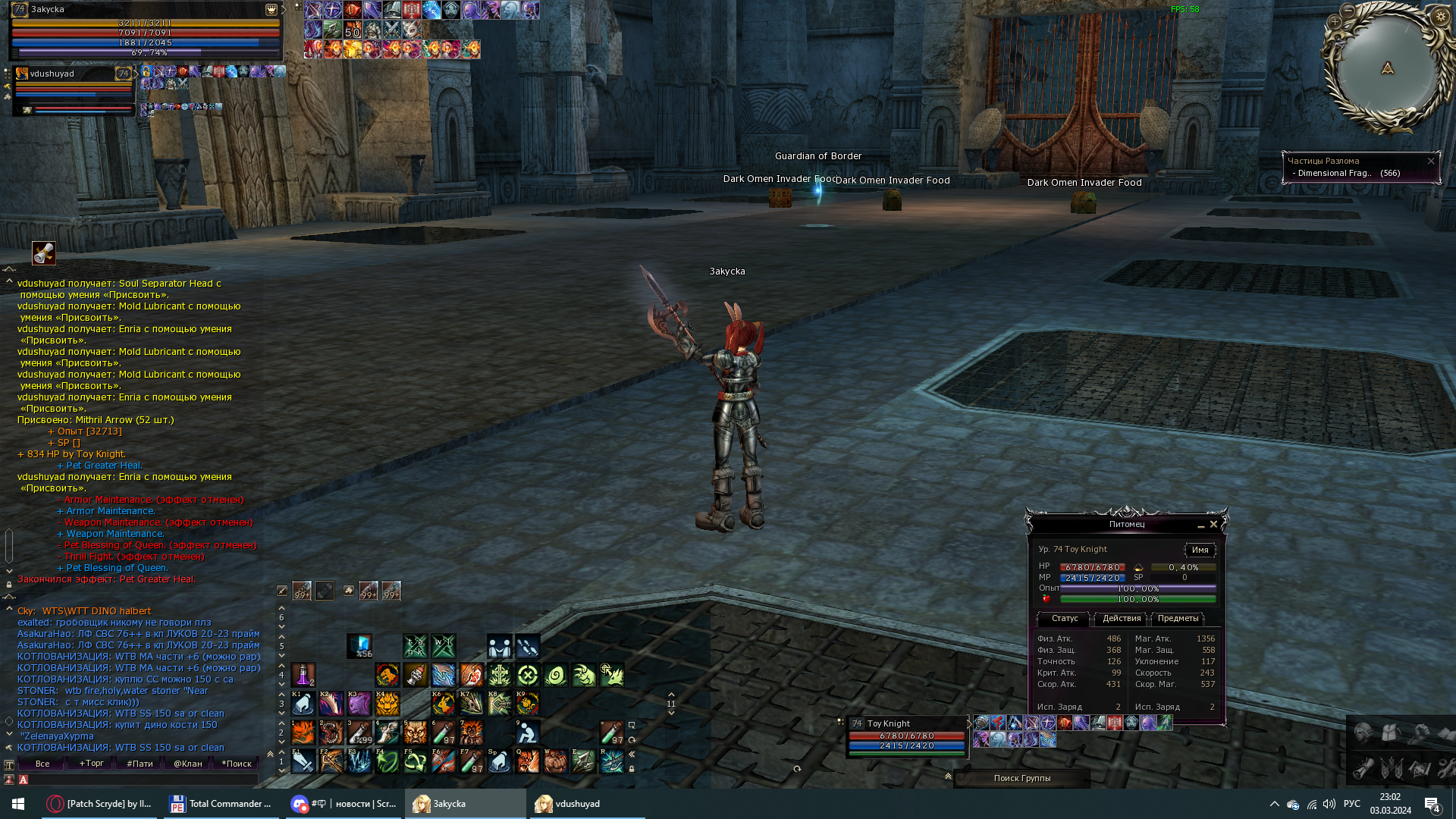The image size is (1456, 819).
Task: Switch to the Действия tab
Action: click(x=1122, y=619)
